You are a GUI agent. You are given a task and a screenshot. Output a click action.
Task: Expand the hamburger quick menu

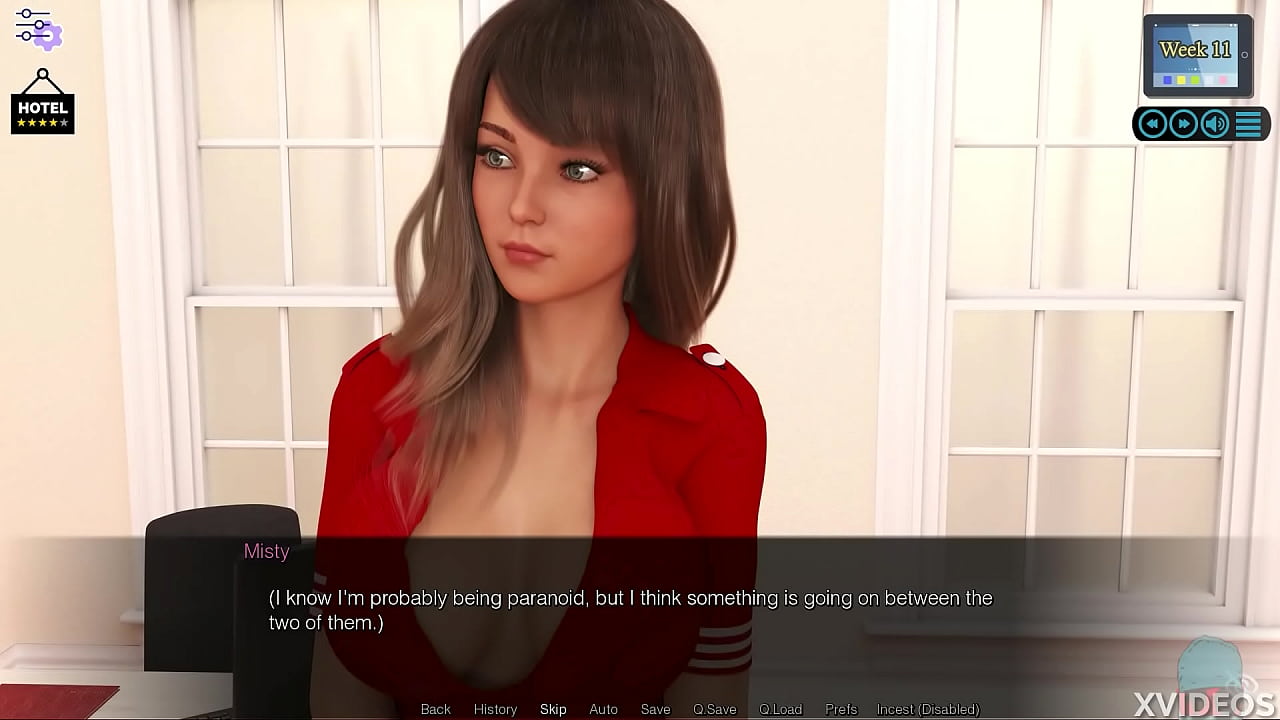point(1247,123)
